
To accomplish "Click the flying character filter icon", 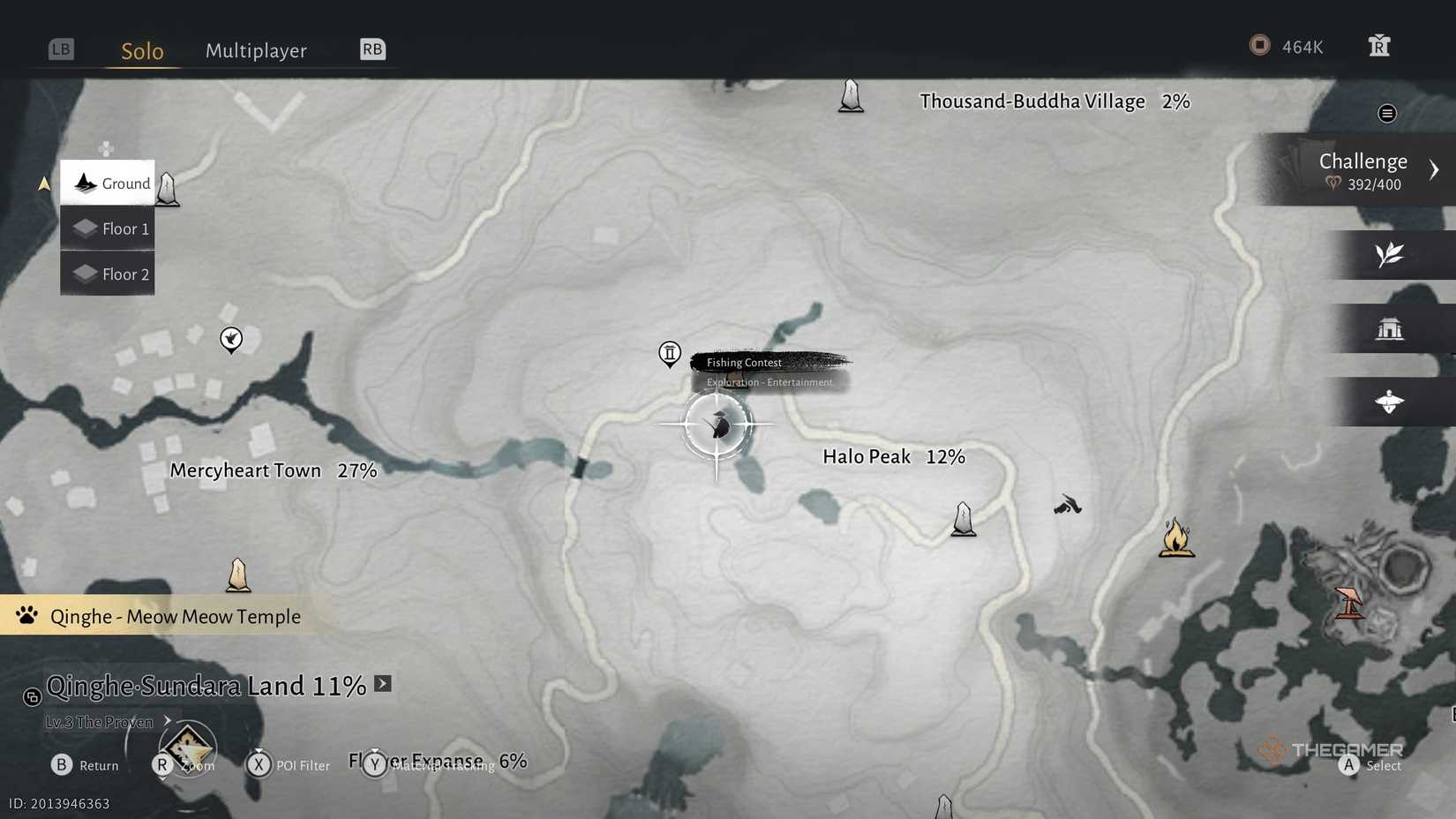I will 1390,402.
